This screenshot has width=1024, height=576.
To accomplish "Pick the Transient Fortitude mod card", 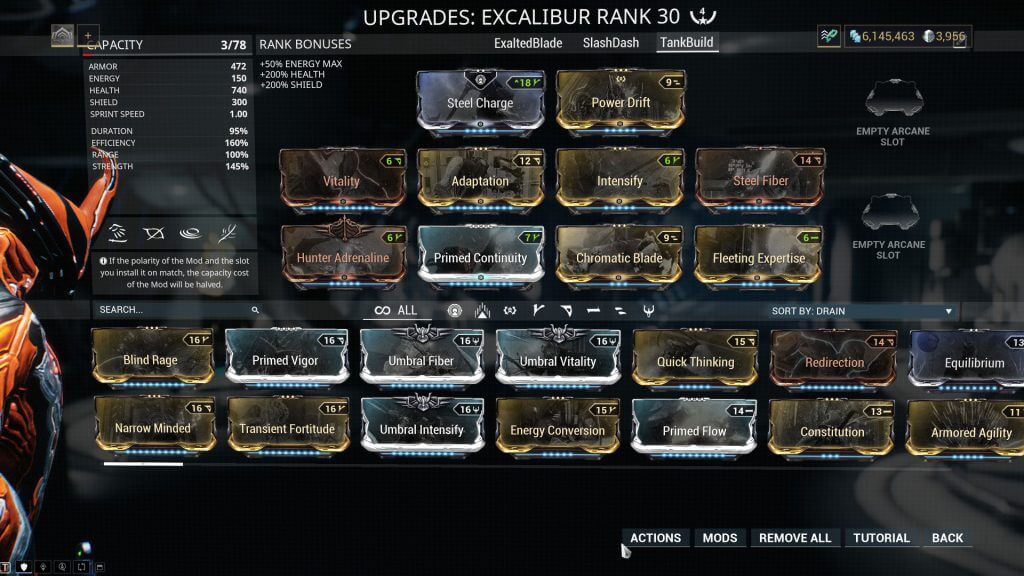I will click(x=285, y=429).
